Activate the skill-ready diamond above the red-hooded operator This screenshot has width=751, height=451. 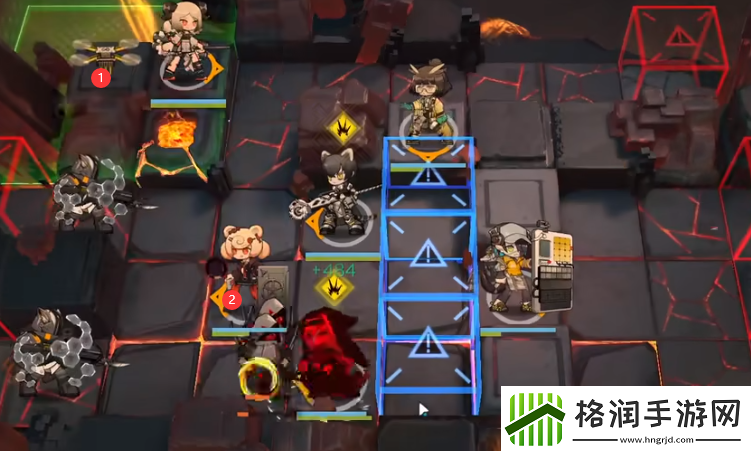point(332,289)
